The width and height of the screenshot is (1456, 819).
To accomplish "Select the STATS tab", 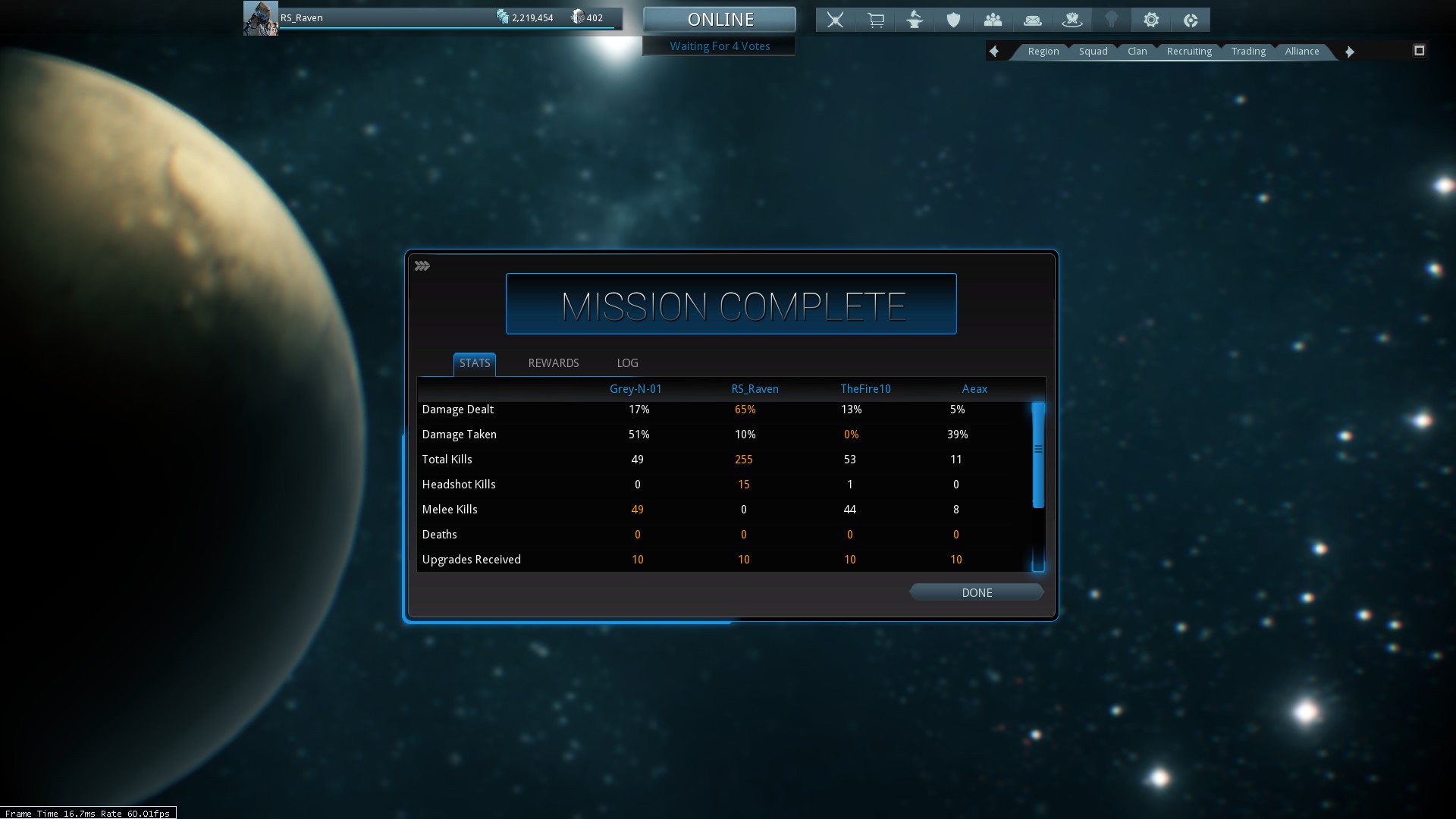I will pyautogui.click(x=475, y=363).
